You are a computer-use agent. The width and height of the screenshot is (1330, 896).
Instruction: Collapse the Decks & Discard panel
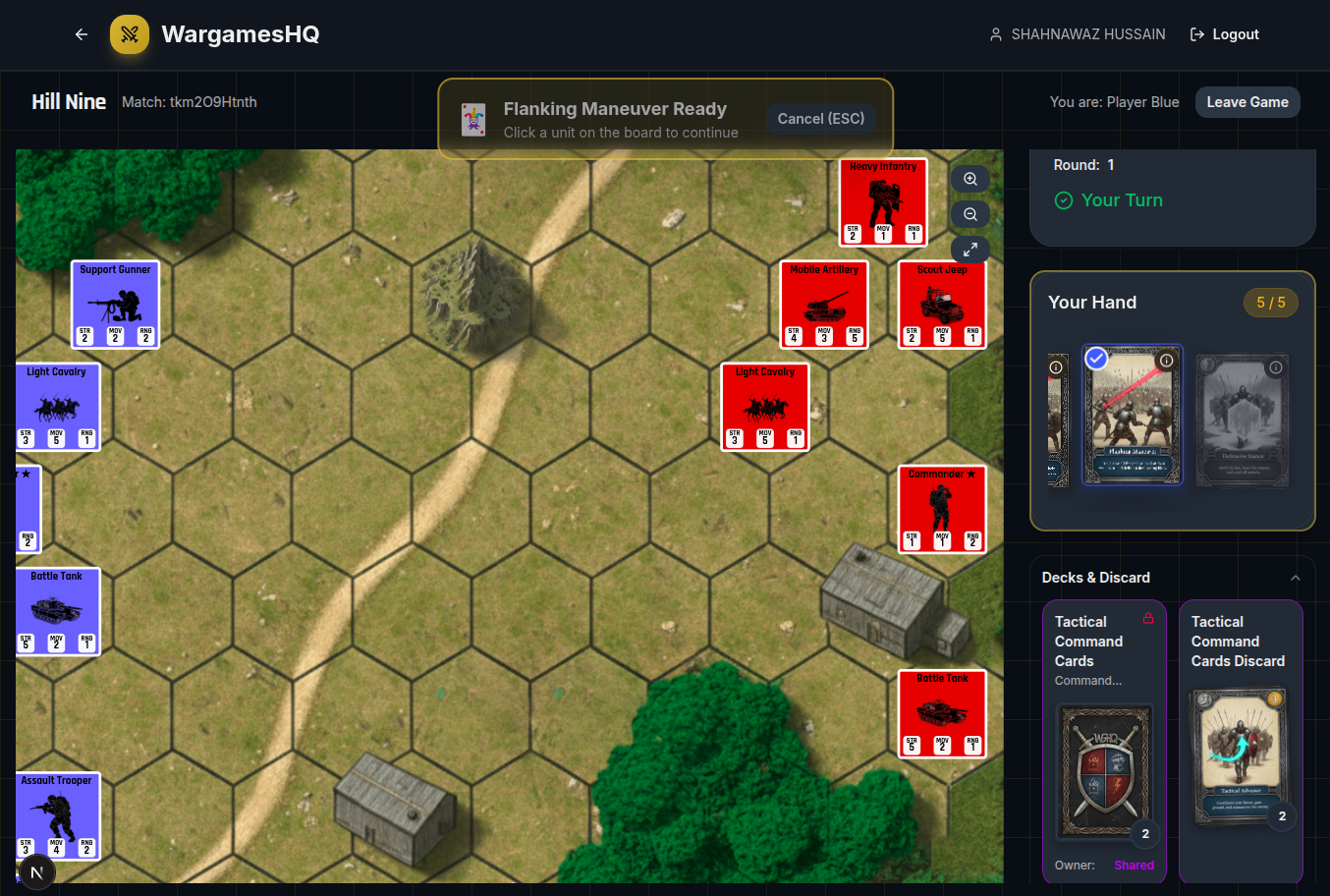click(x=1296, y=578)
